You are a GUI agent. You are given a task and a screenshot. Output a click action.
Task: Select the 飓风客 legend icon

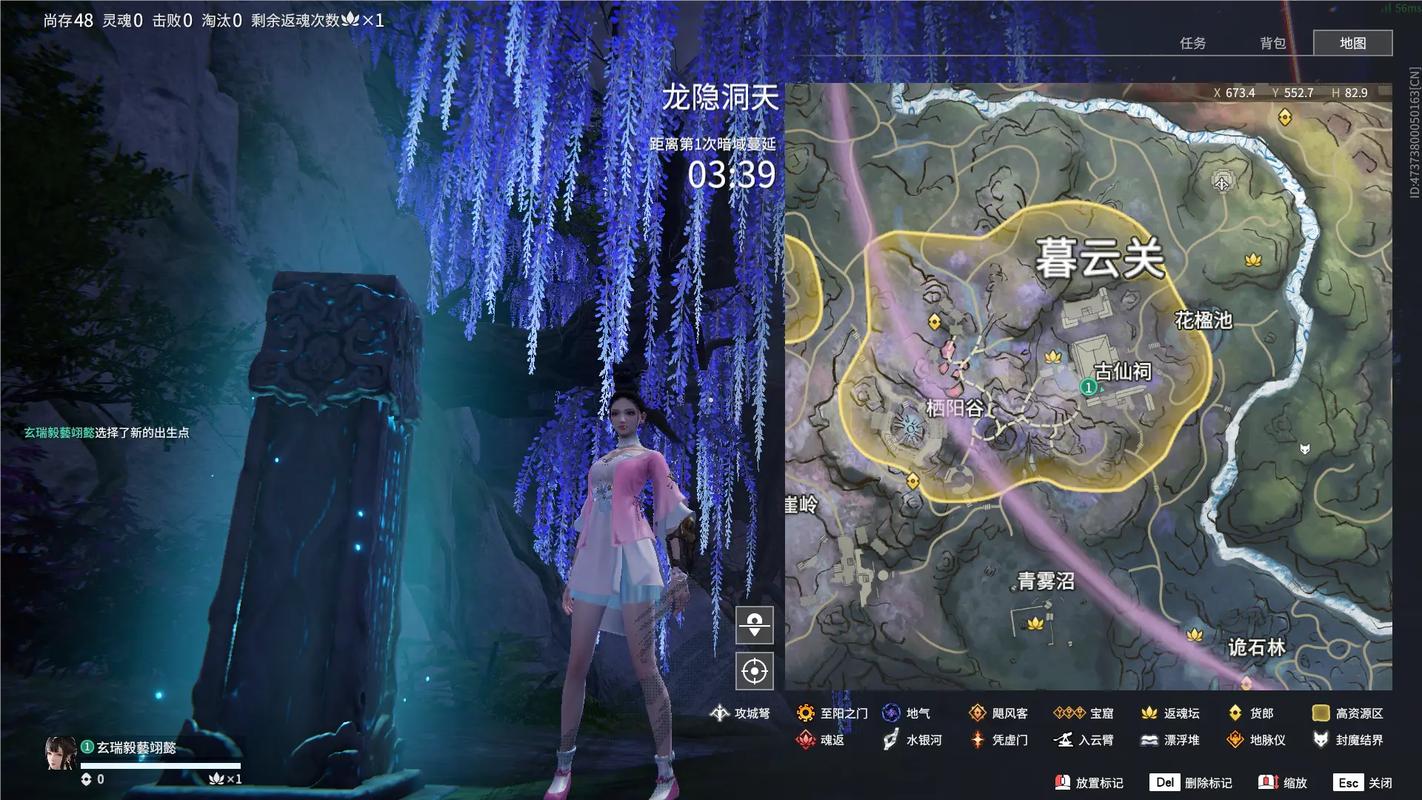975,713
